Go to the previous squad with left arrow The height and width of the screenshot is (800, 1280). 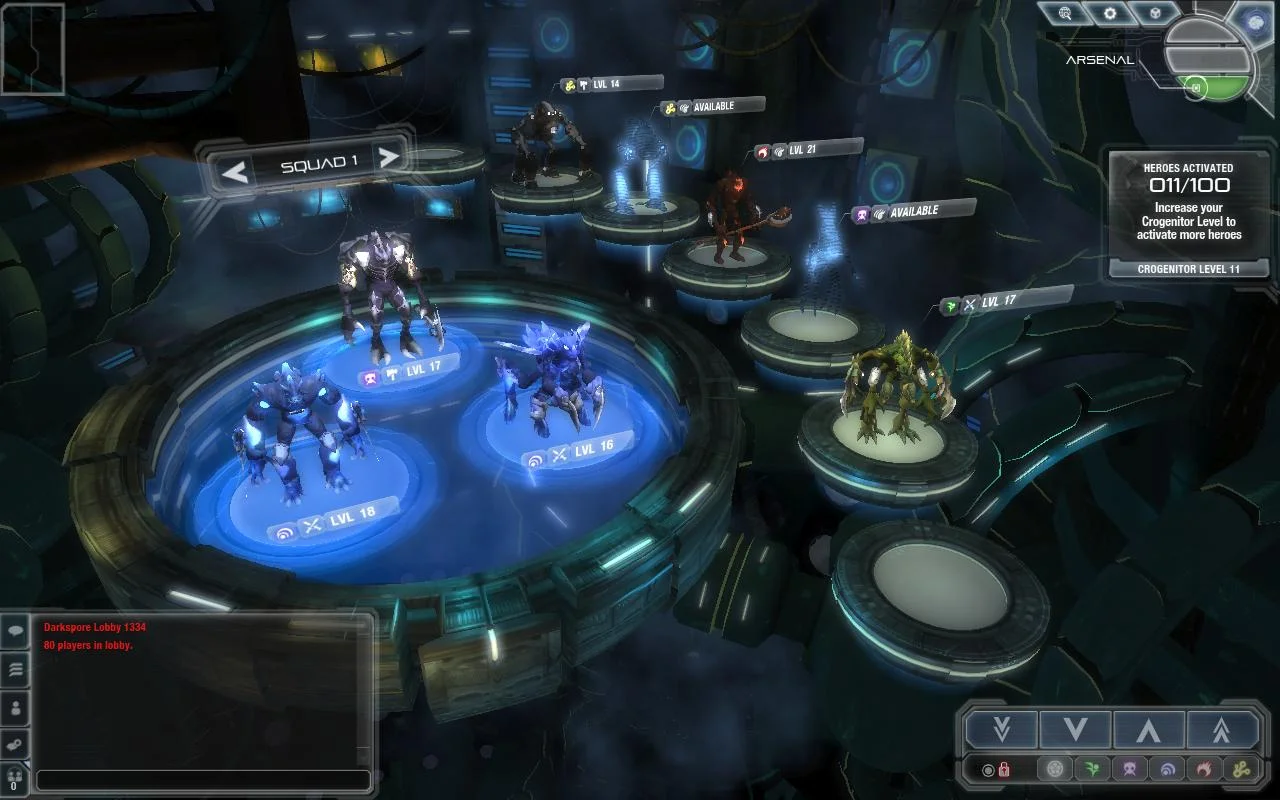[235, 173]
